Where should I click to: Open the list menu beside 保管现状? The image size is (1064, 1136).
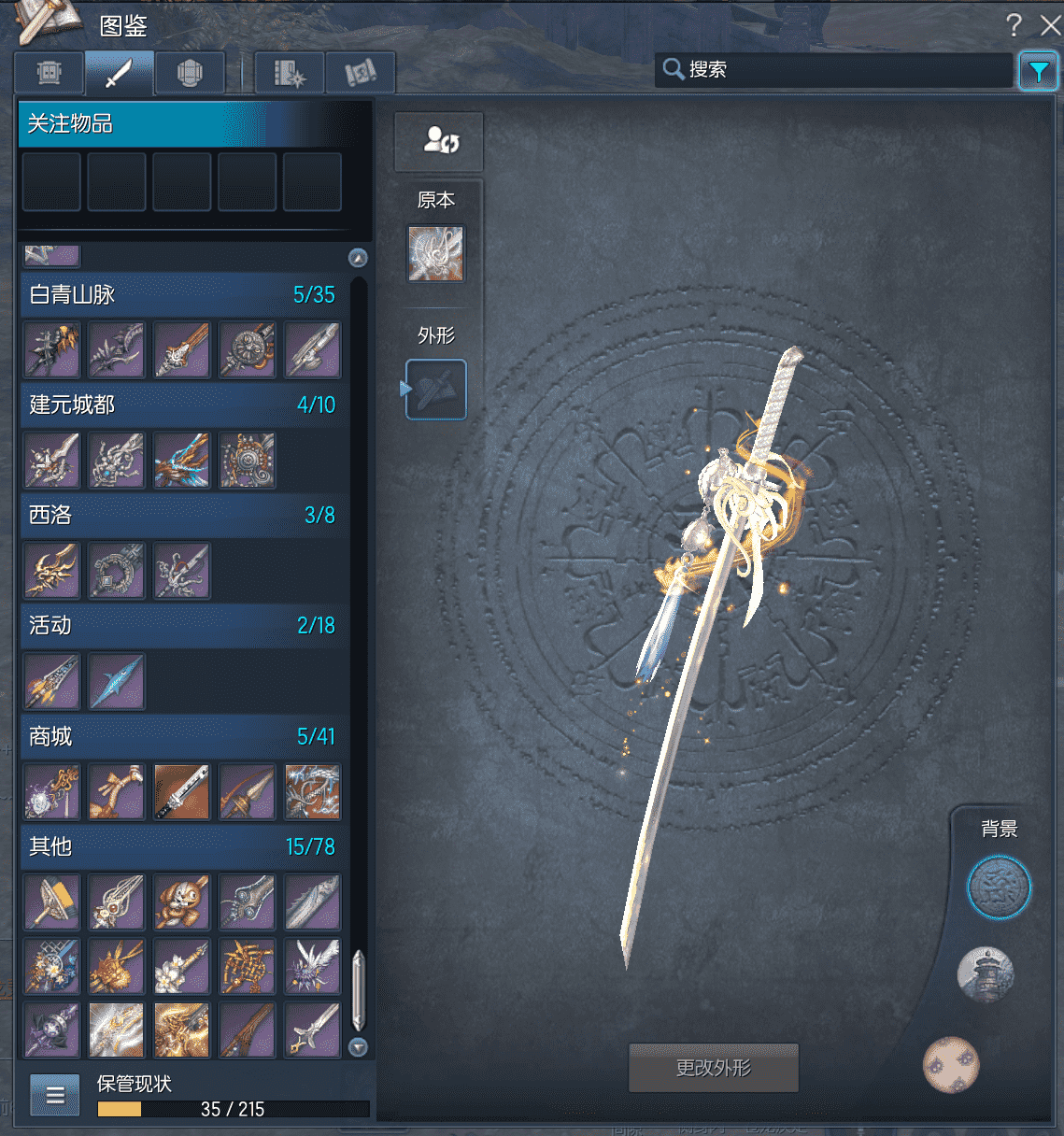tap(55, 1095)
